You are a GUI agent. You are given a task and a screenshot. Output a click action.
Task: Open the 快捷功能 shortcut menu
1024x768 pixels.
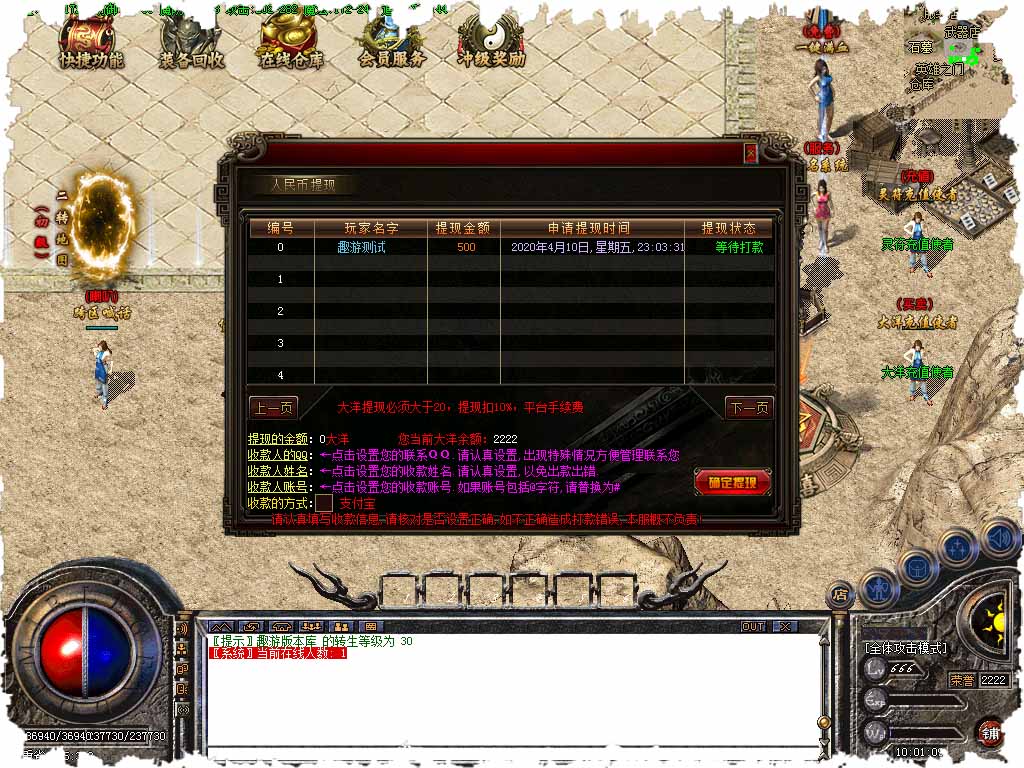[91, 41]
